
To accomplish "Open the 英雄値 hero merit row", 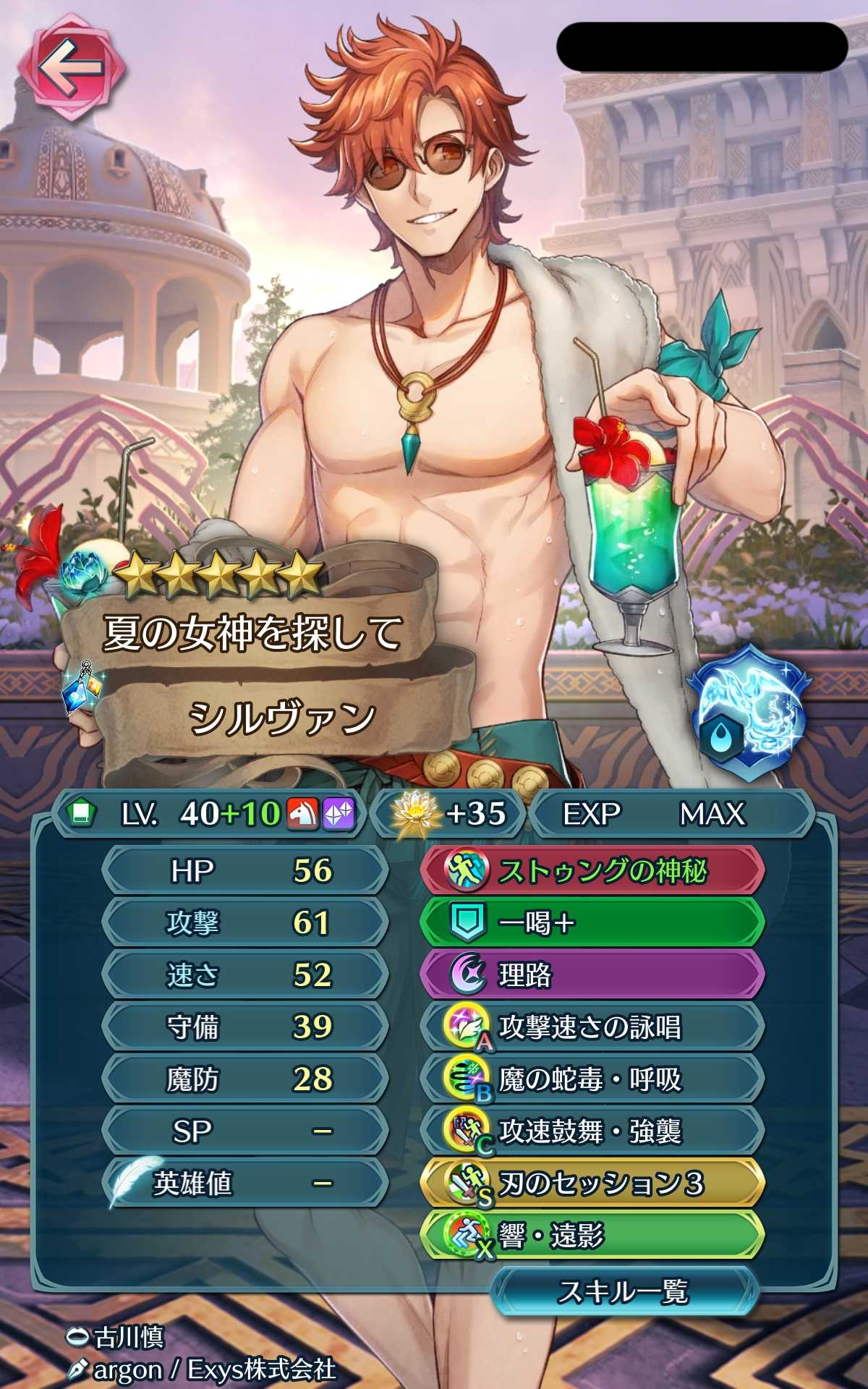I will click(244, 1184).
